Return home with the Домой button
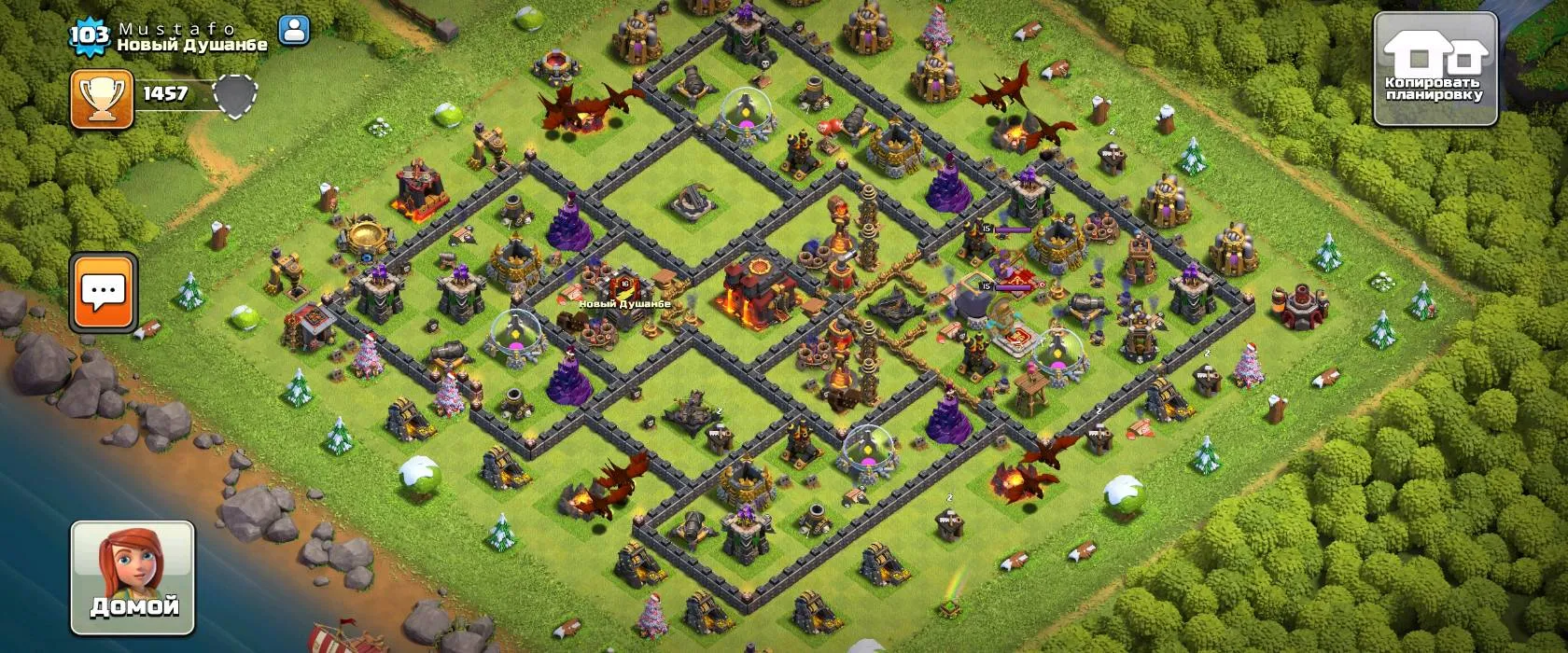Screen dimensions: 1568x653 coord(133,577)
